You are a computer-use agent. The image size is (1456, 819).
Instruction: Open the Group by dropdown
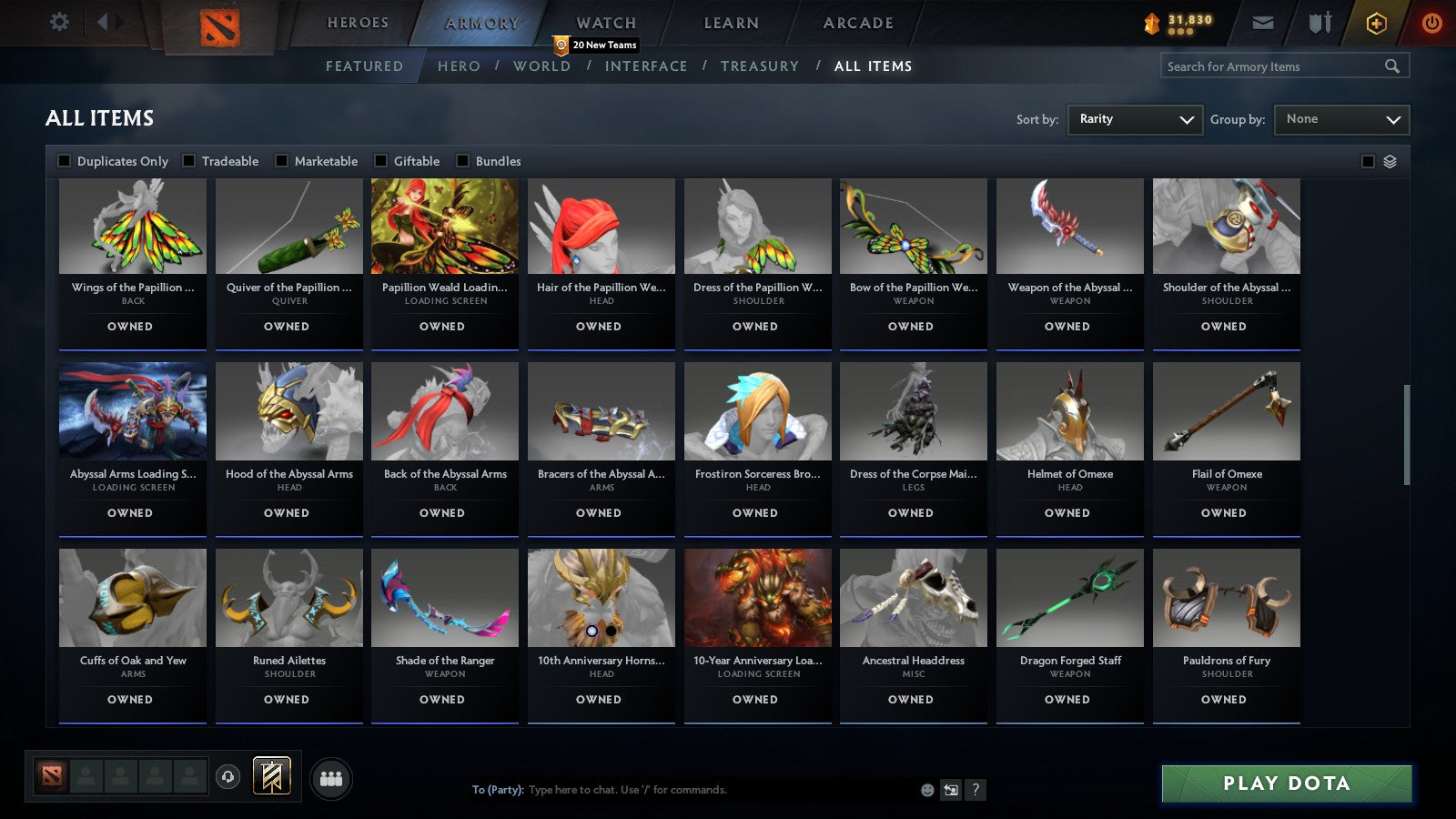(1341, 119)
